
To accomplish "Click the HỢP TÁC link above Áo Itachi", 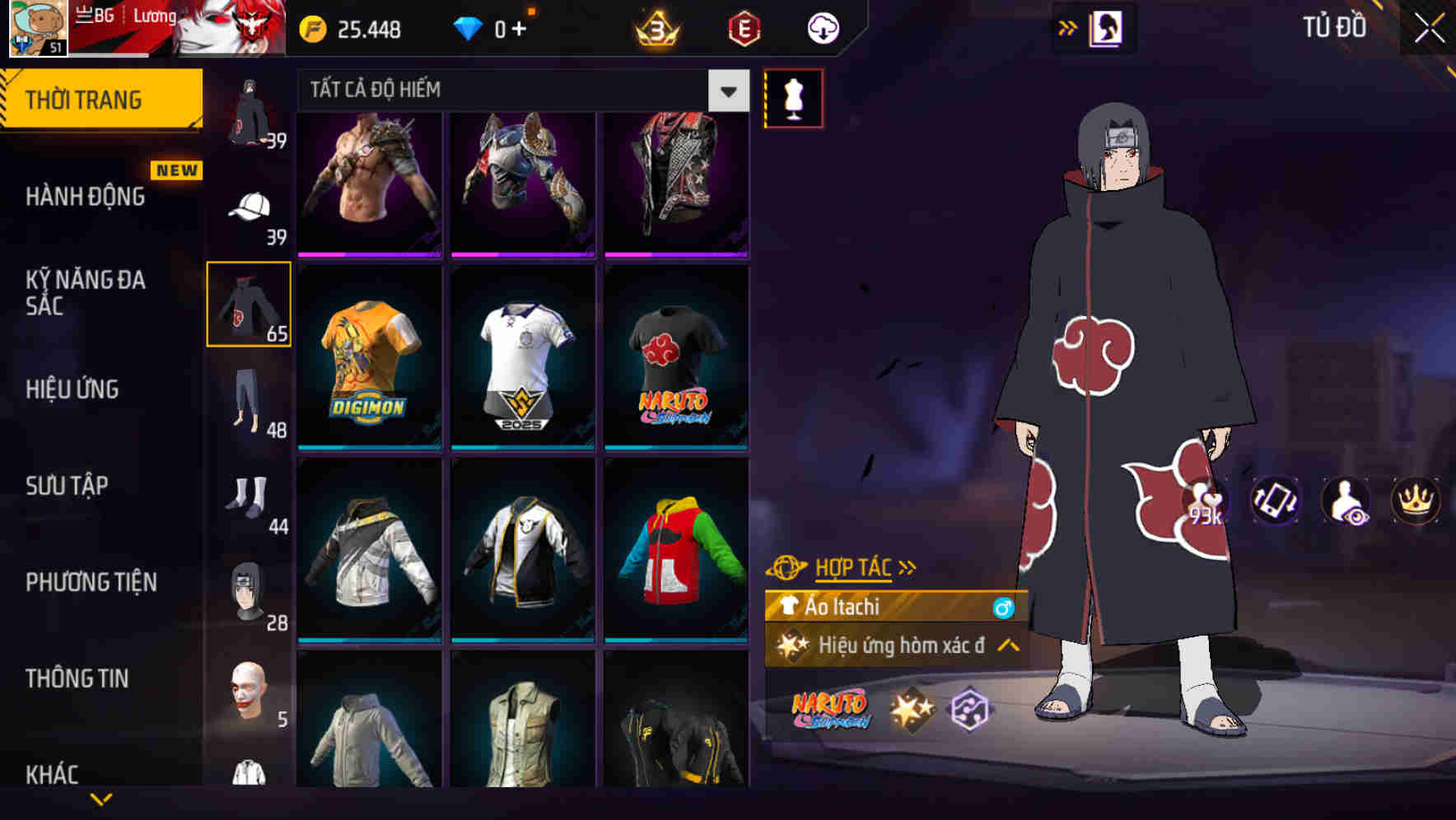I will tap(852, 567).
